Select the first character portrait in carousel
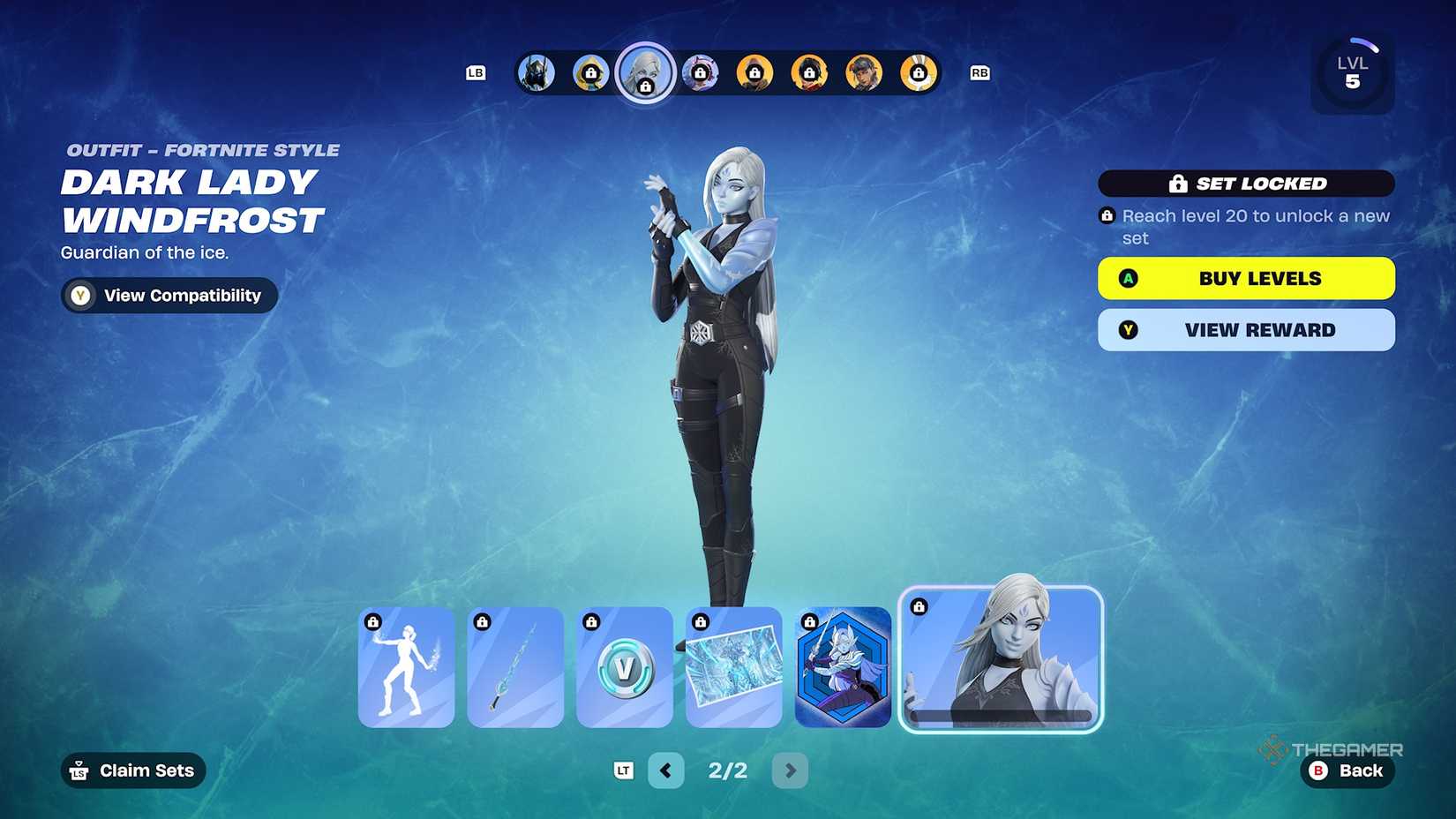Screen dimensions: 1456x819 pyautogui.click(x=537, y=73)
